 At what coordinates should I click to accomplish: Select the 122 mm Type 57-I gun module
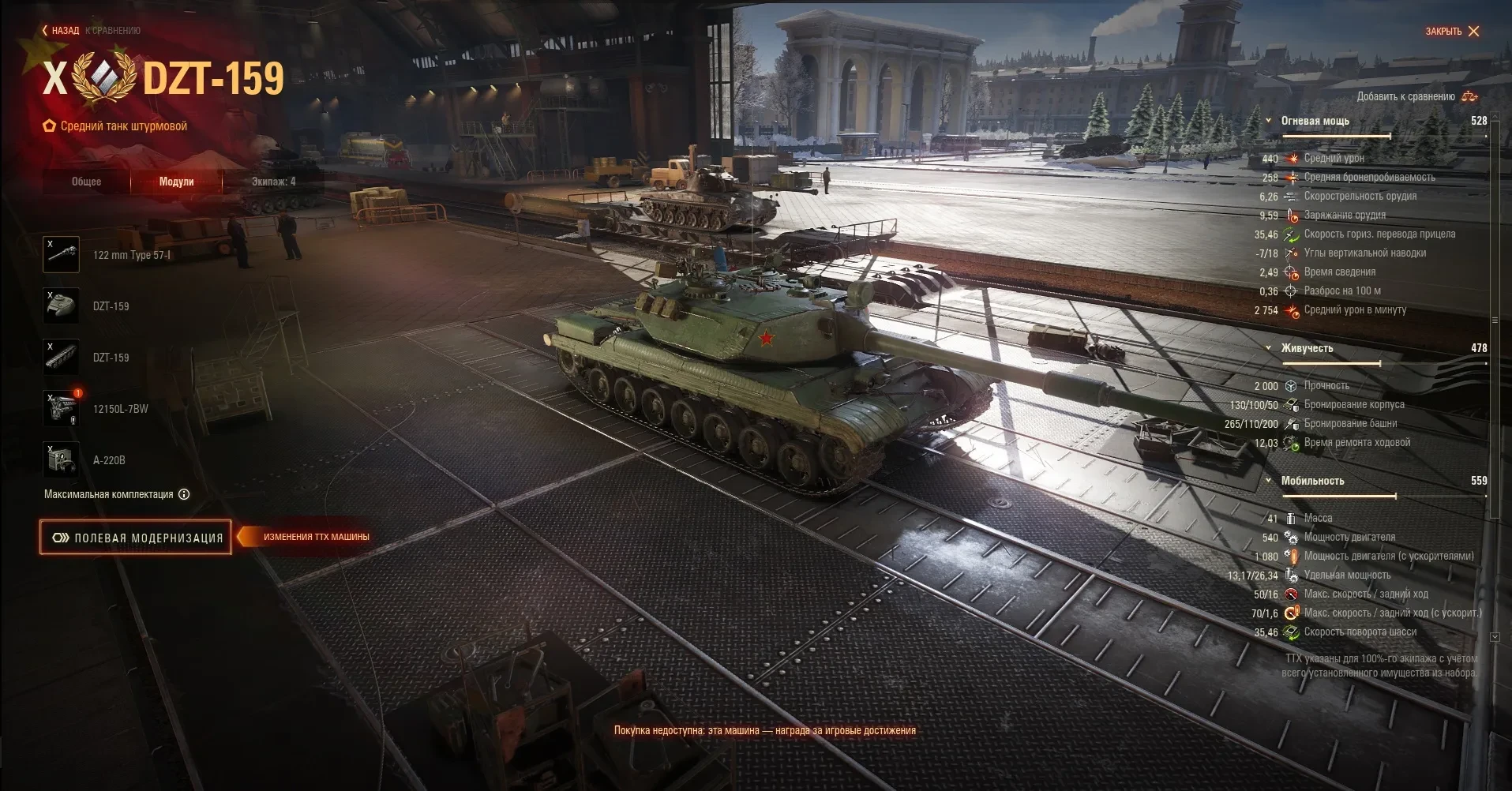coord(61,255)
